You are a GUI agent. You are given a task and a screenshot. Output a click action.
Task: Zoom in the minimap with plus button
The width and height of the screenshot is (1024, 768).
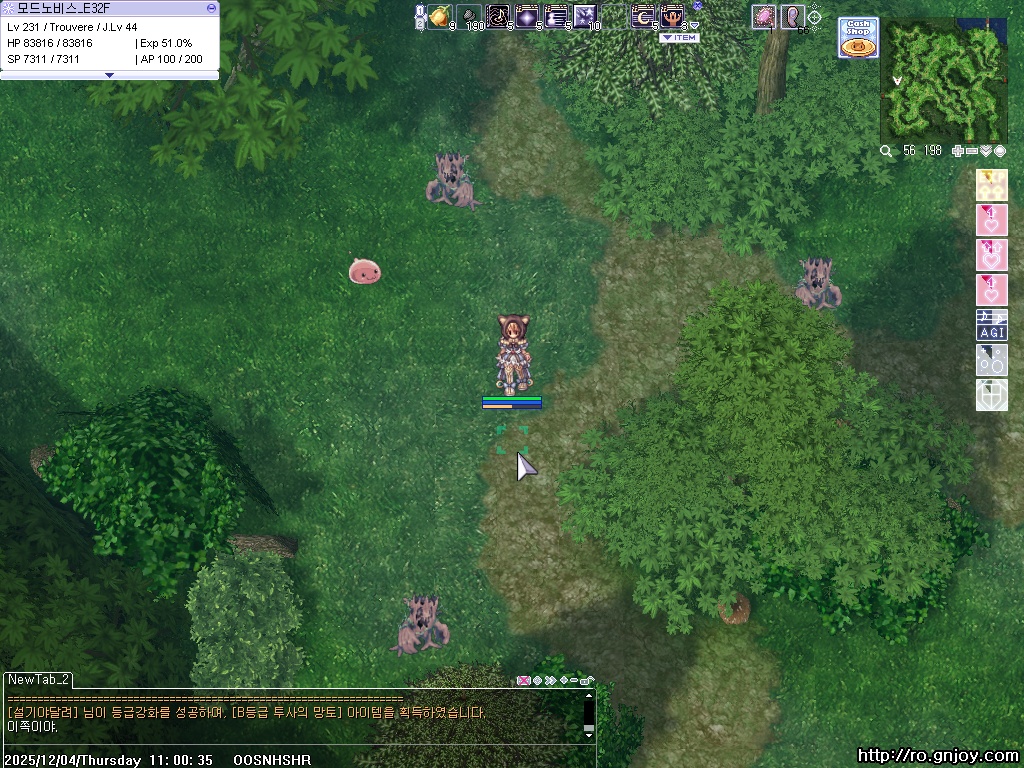tap(958, 151)
